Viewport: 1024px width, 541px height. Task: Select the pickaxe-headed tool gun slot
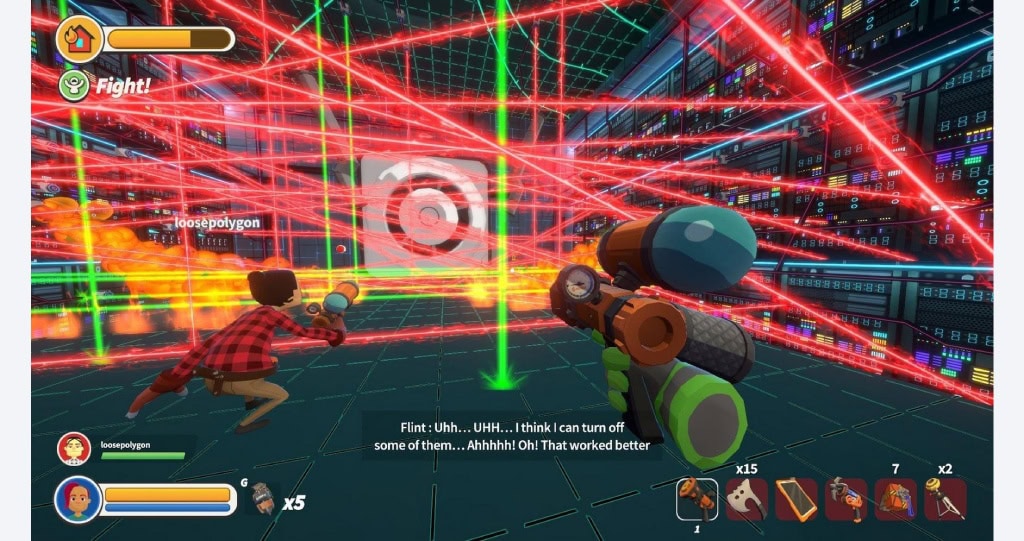pyautogui.click(x=846, y=497)
